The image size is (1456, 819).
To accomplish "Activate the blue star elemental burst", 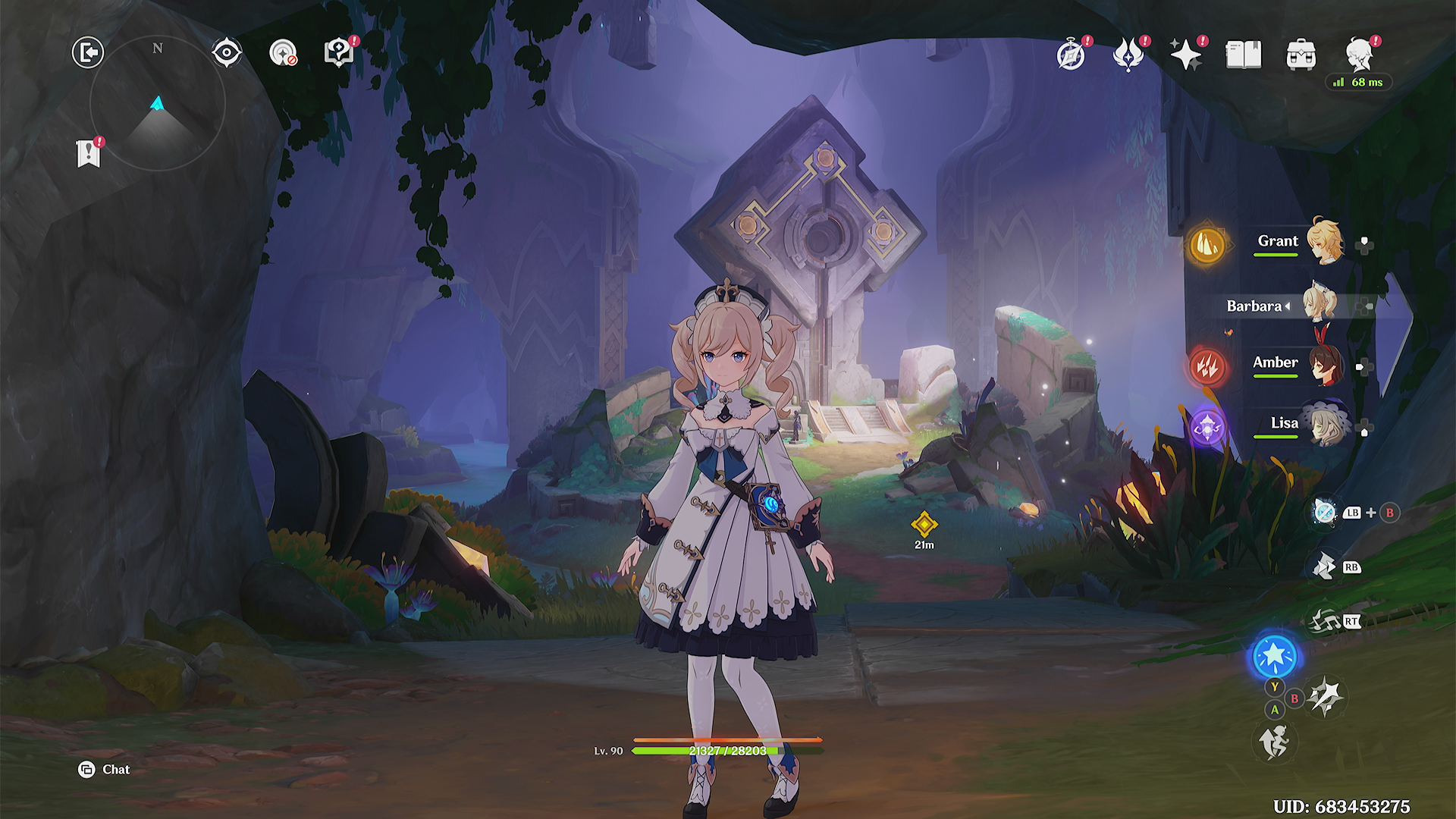I will click(1275, 656).
